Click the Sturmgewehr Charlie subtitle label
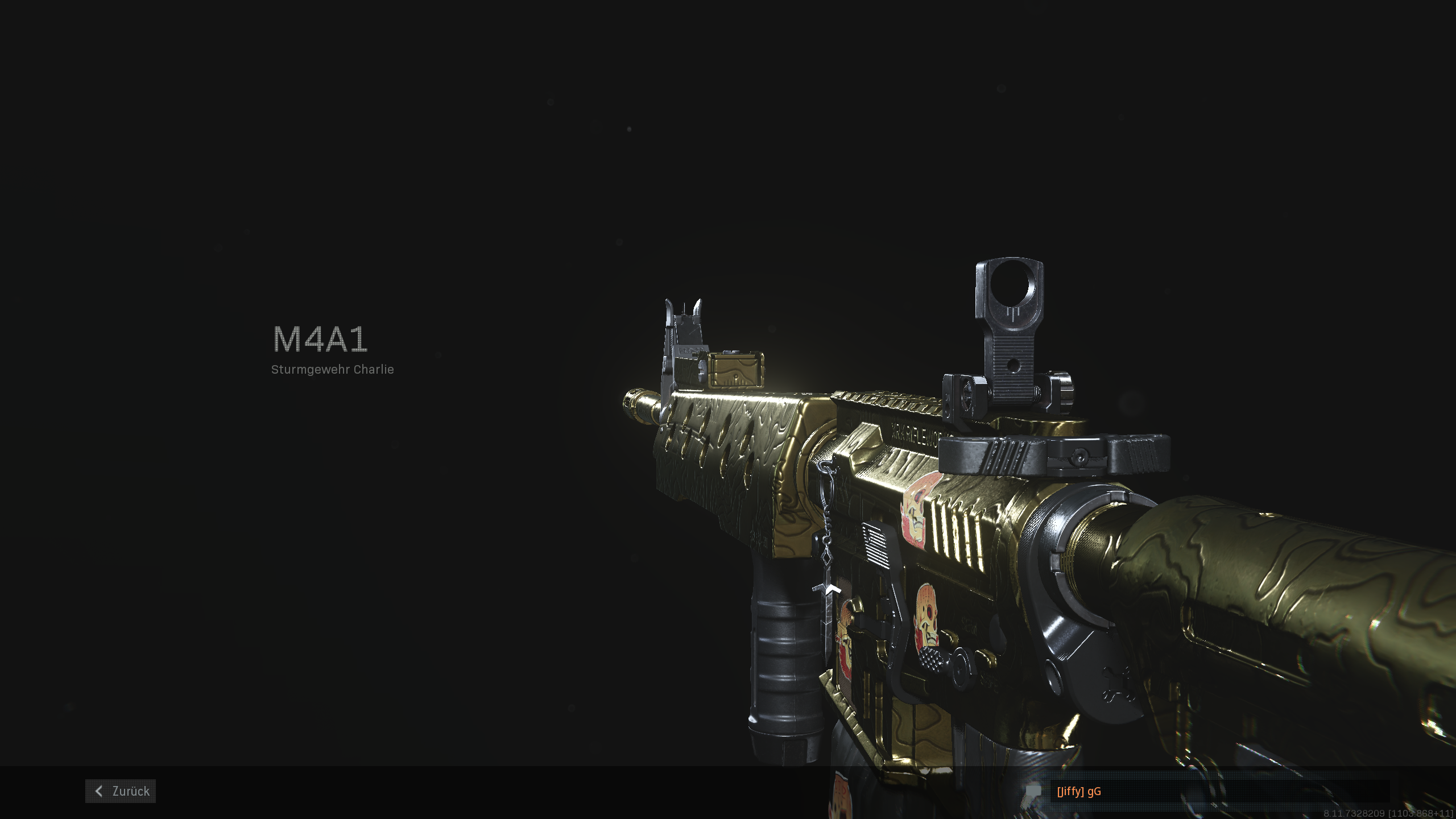Viewport: 1456px width, 819px height. tap(333, 370)
